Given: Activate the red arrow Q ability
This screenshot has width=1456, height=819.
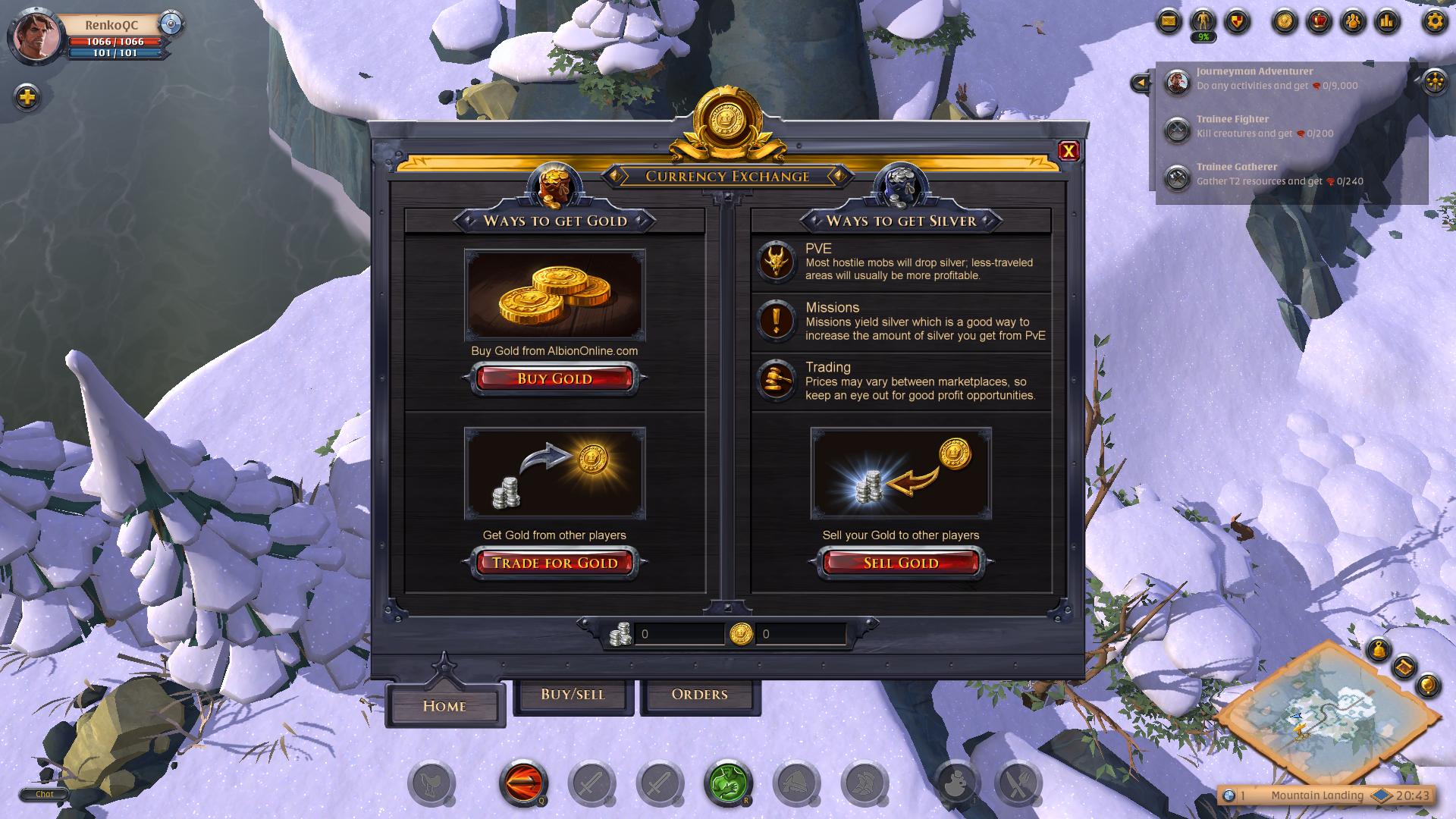Looking at the screenshot, I should 522,782.
